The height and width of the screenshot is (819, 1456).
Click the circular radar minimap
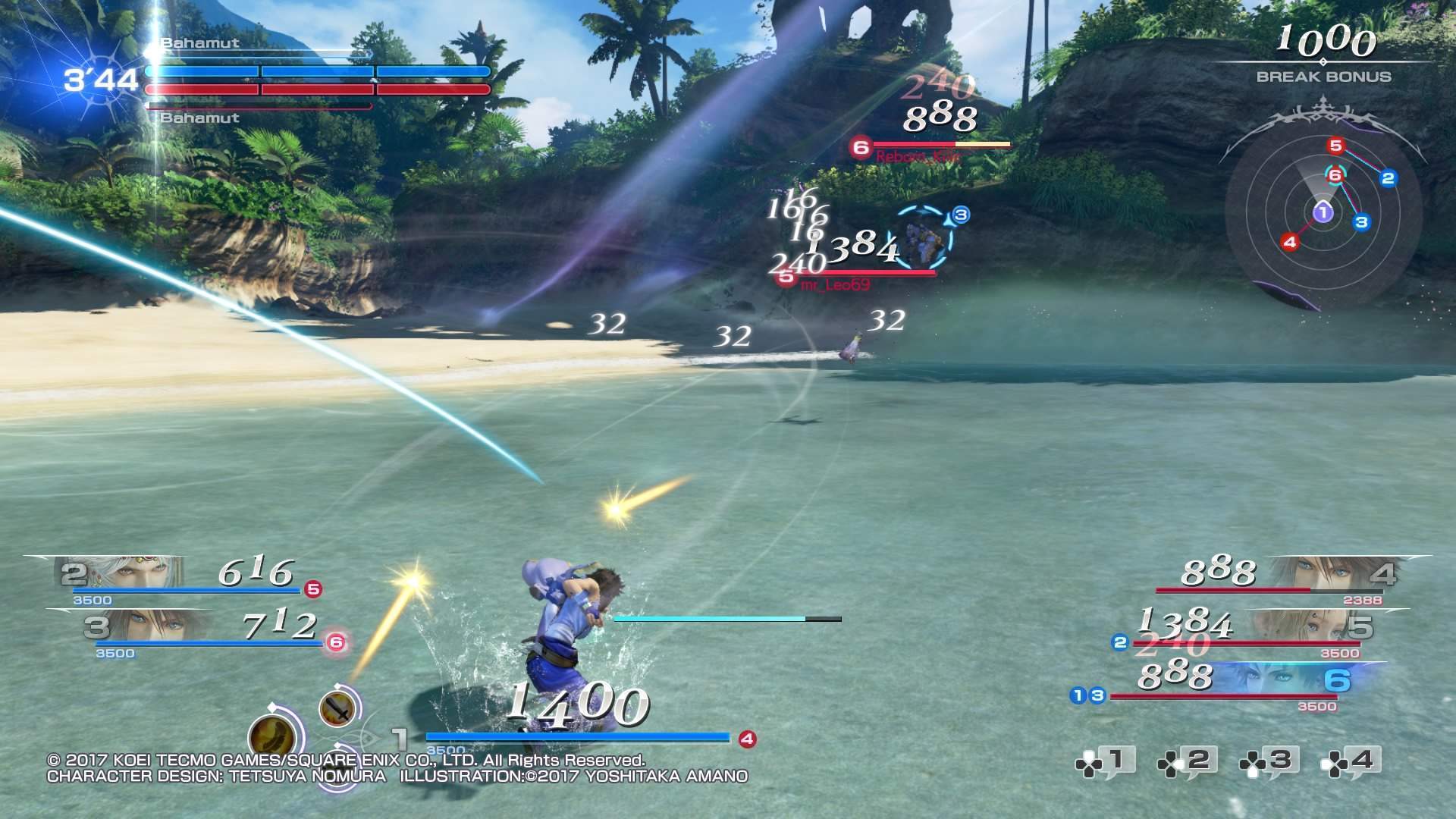point(1323,213)
